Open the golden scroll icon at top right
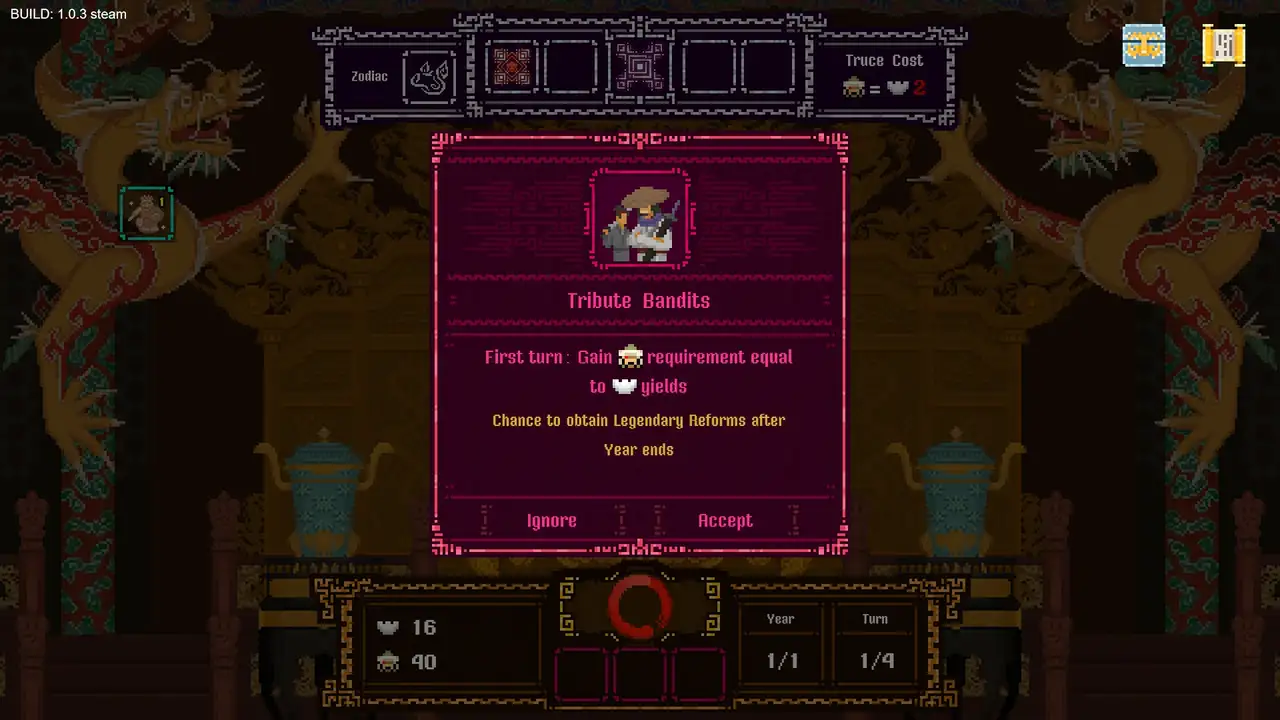 pos(1224,45)
